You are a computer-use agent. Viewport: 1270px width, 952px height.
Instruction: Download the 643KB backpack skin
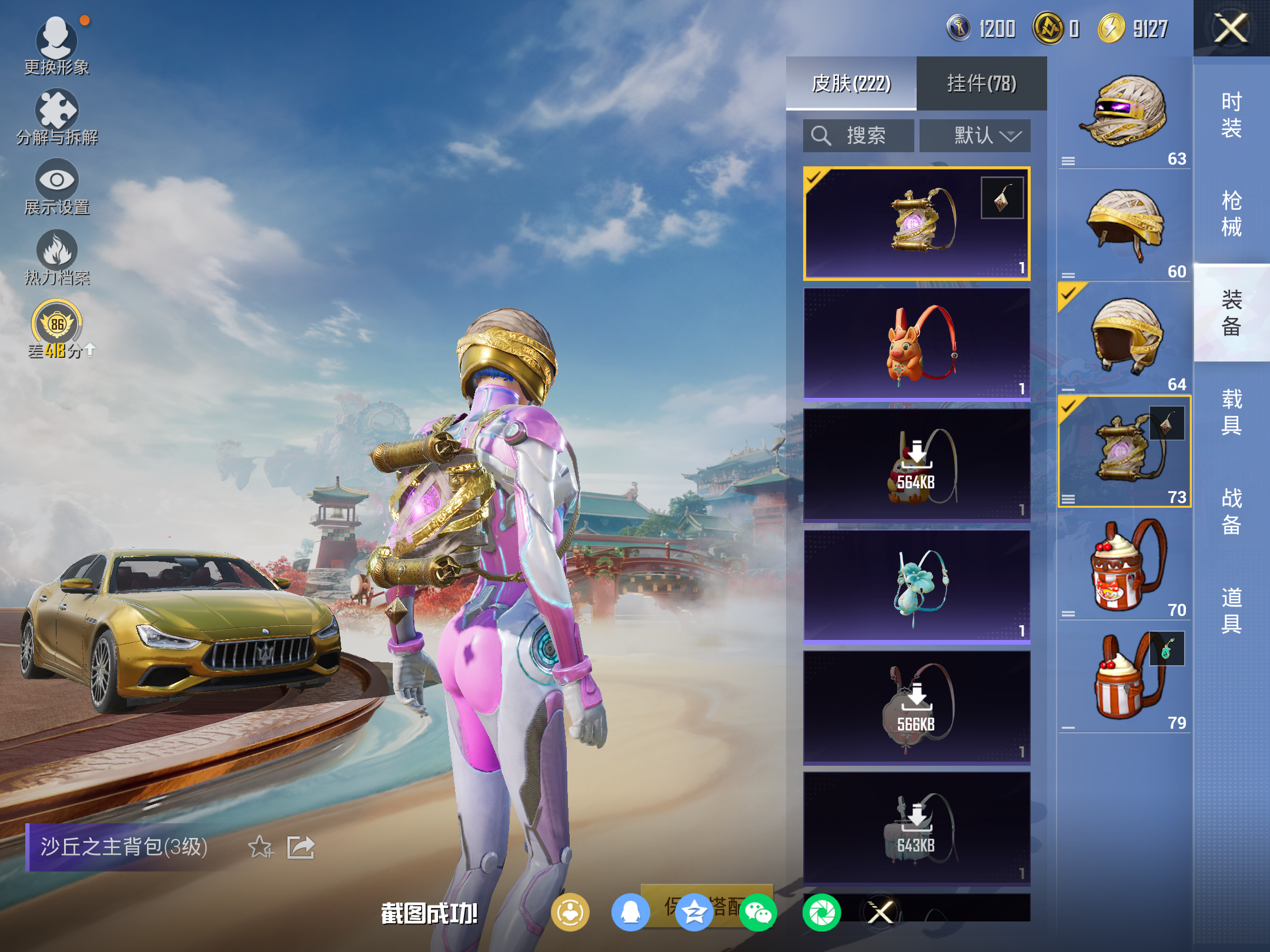(x=916, y=829)
